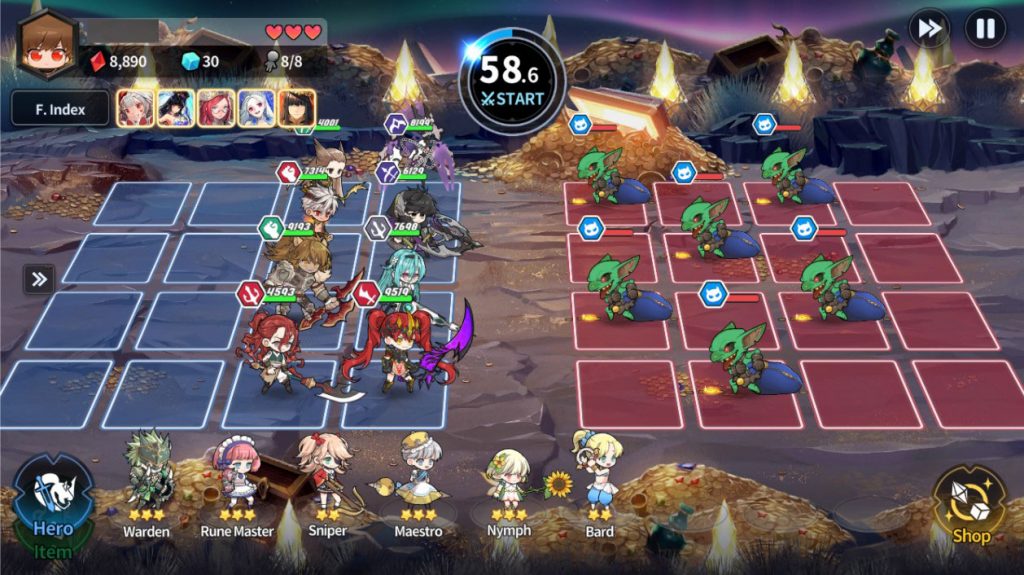Pause the battle

point(985,29)
